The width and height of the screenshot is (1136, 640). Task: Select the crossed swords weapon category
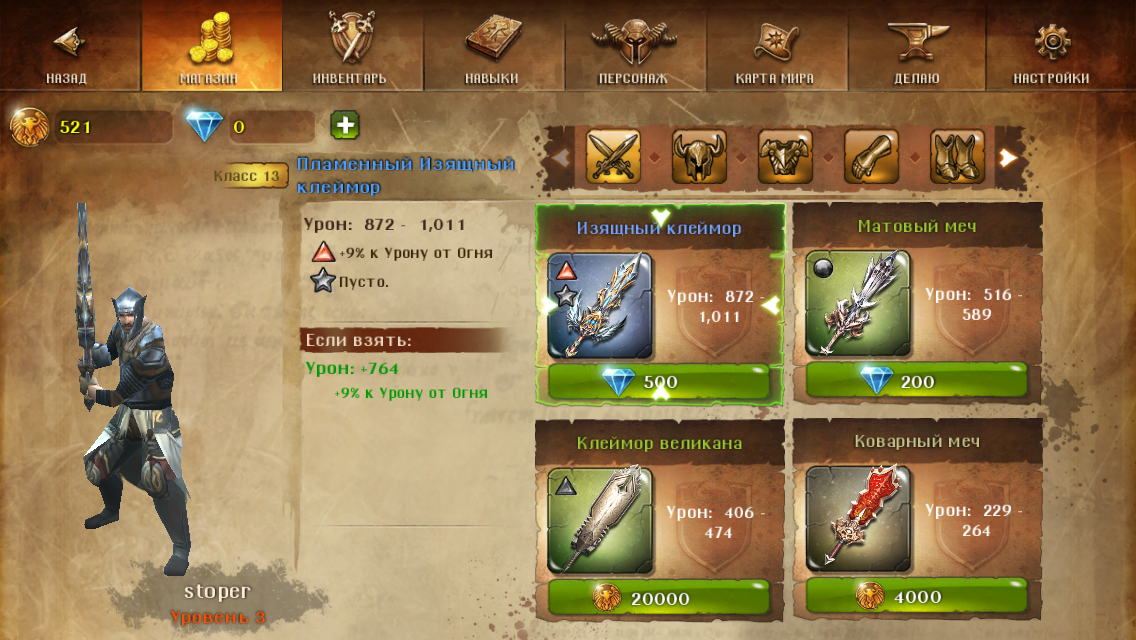[613, 156]
